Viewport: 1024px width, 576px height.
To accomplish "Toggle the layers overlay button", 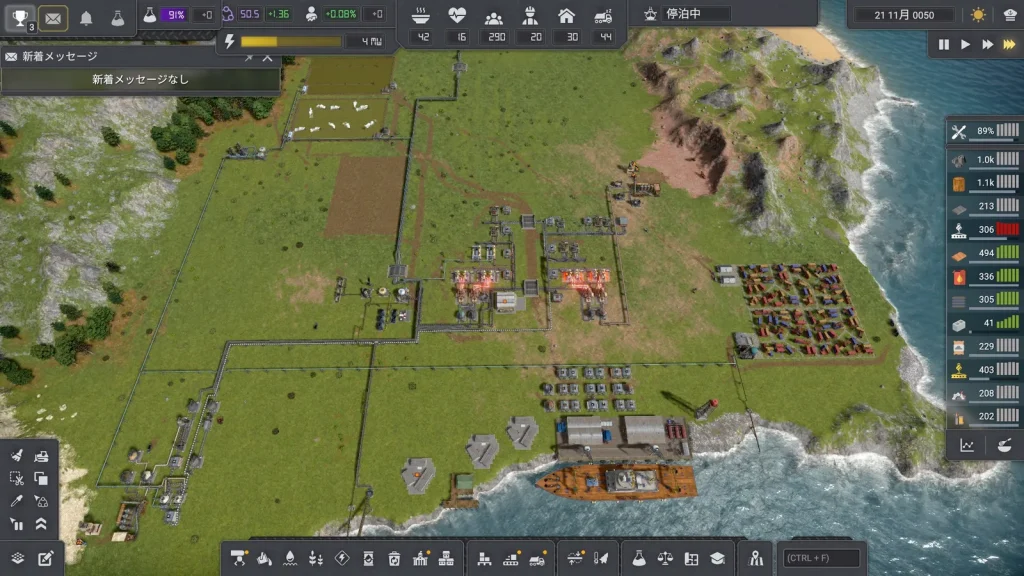I will [17, 558].
